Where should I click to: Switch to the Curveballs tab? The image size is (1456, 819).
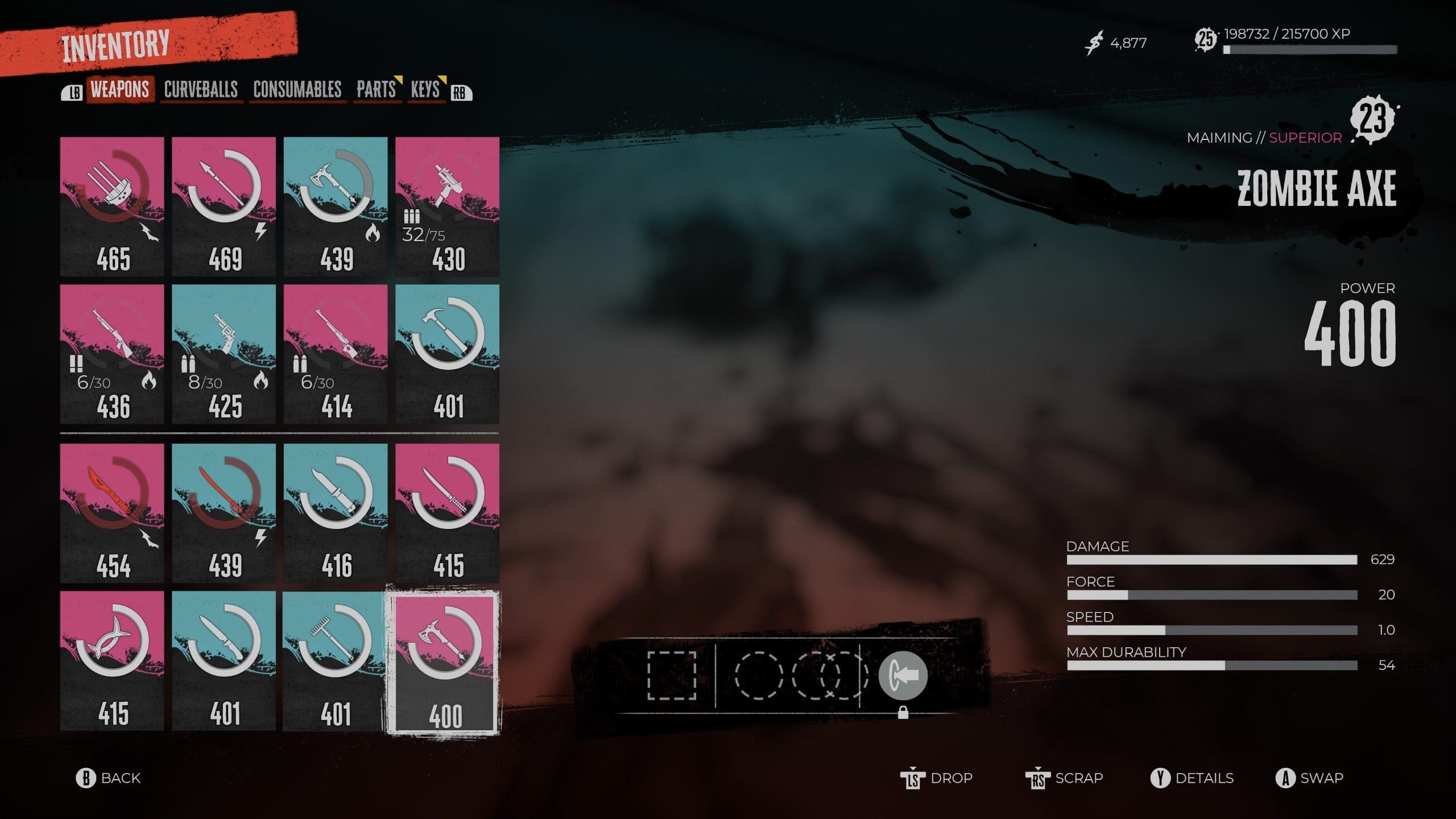pyautogui.click(x=201, y=90)
